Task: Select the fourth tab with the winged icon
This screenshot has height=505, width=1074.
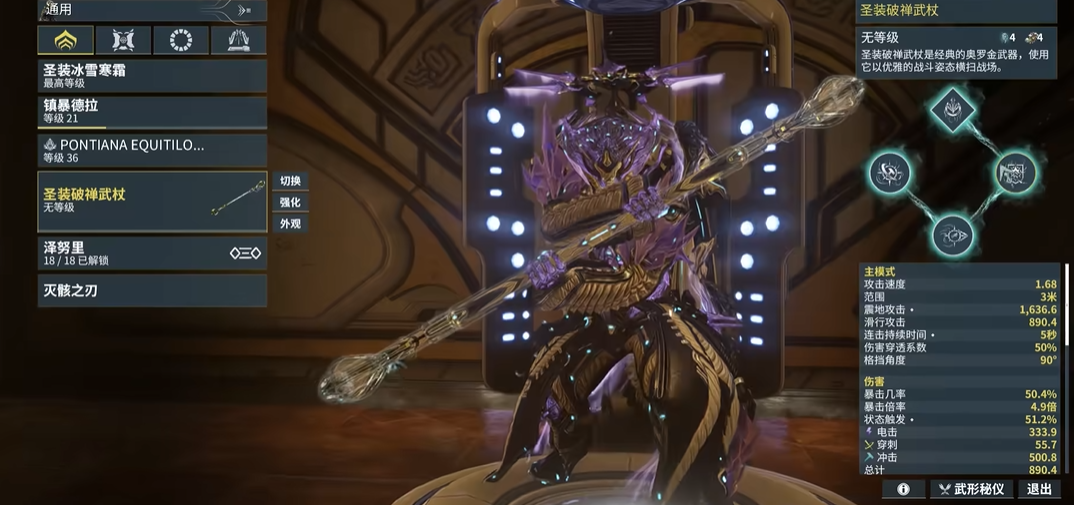Action: pos(239,40)
